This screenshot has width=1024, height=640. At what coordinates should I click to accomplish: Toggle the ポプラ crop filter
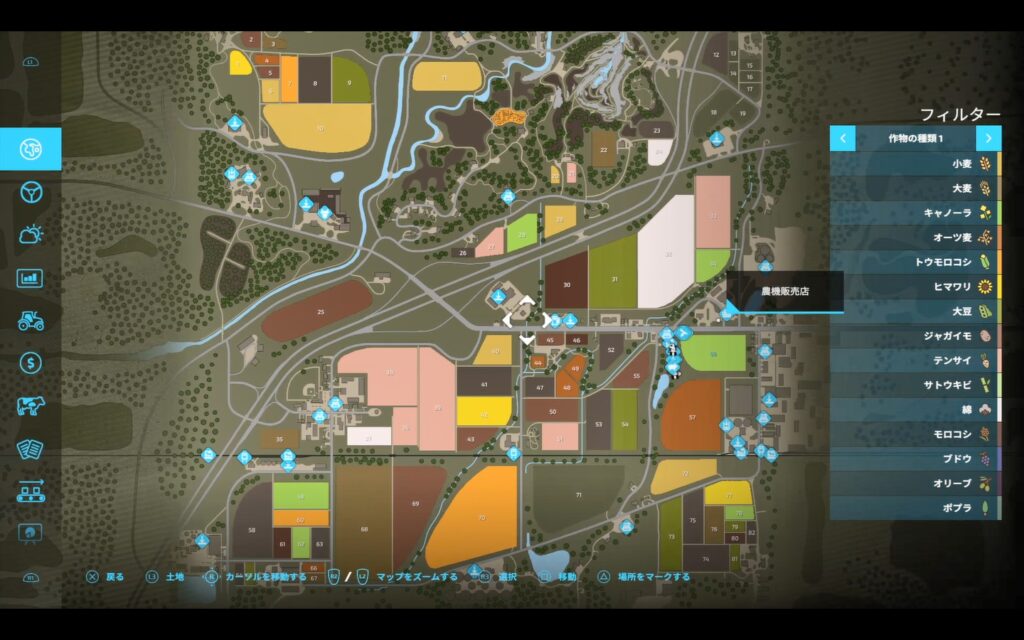[915, 508]
